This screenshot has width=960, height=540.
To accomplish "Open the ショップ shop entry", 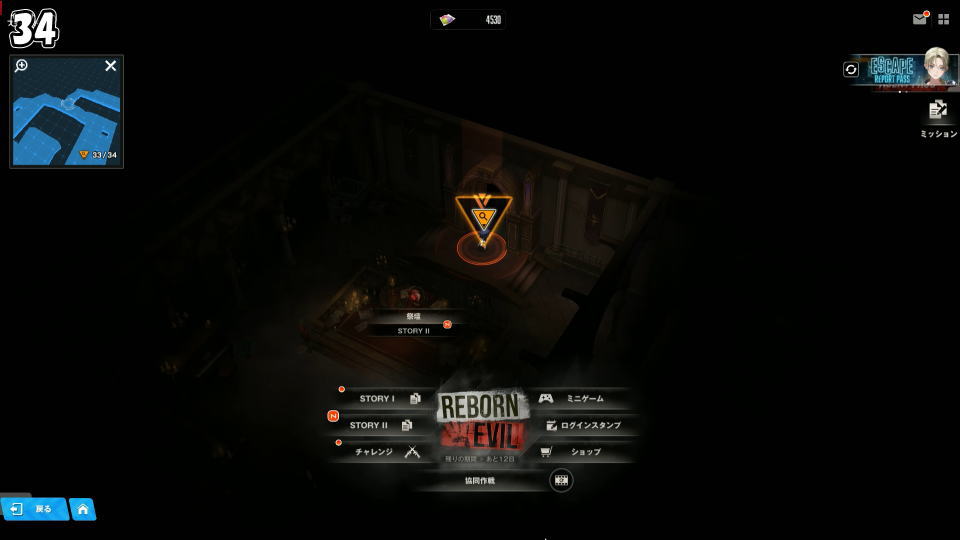I will [x=580, y=452].
